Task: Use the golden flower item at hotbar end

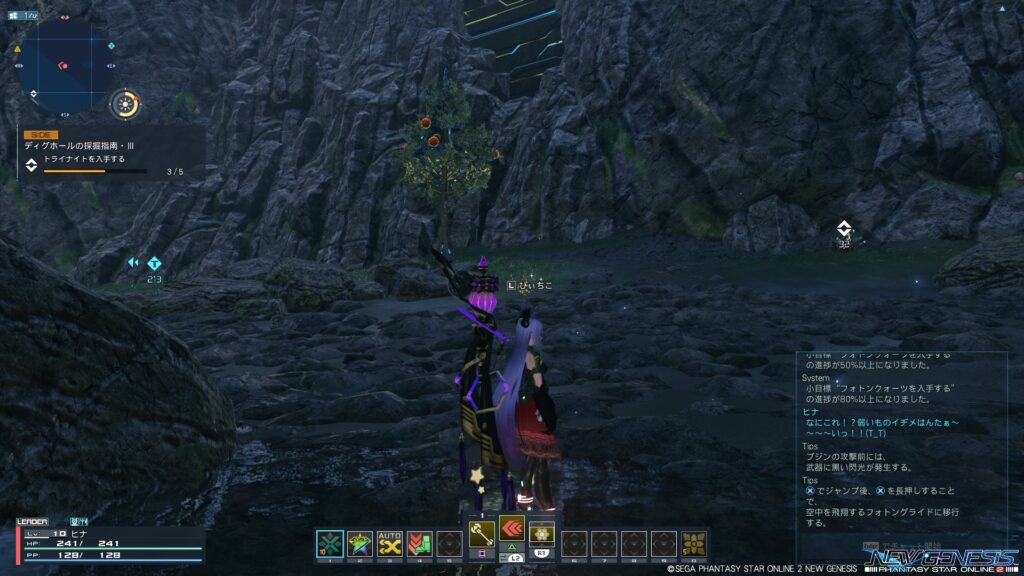Action: [693, 543]
